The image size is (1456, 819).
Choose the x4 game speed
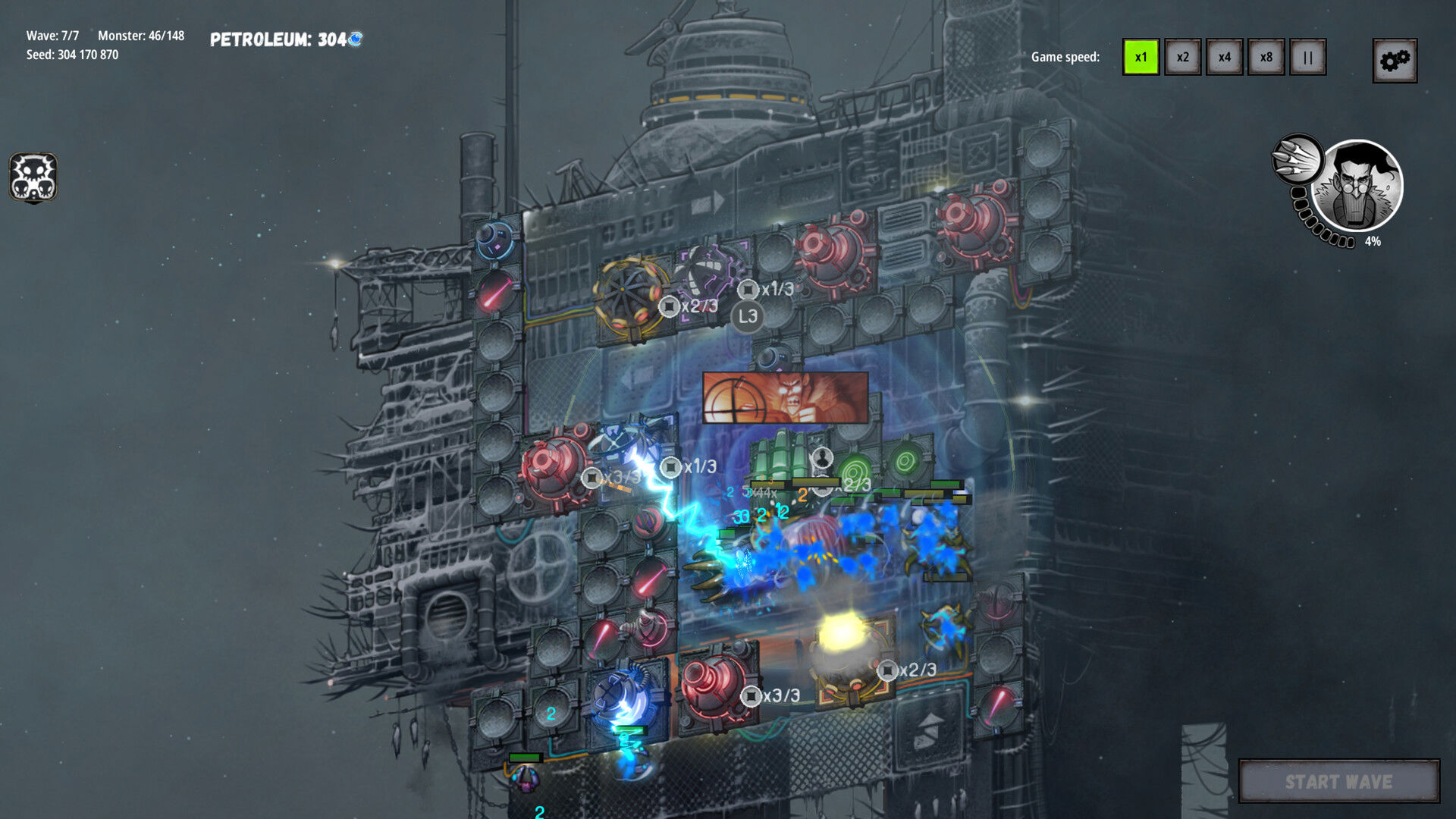point(1224,57)
